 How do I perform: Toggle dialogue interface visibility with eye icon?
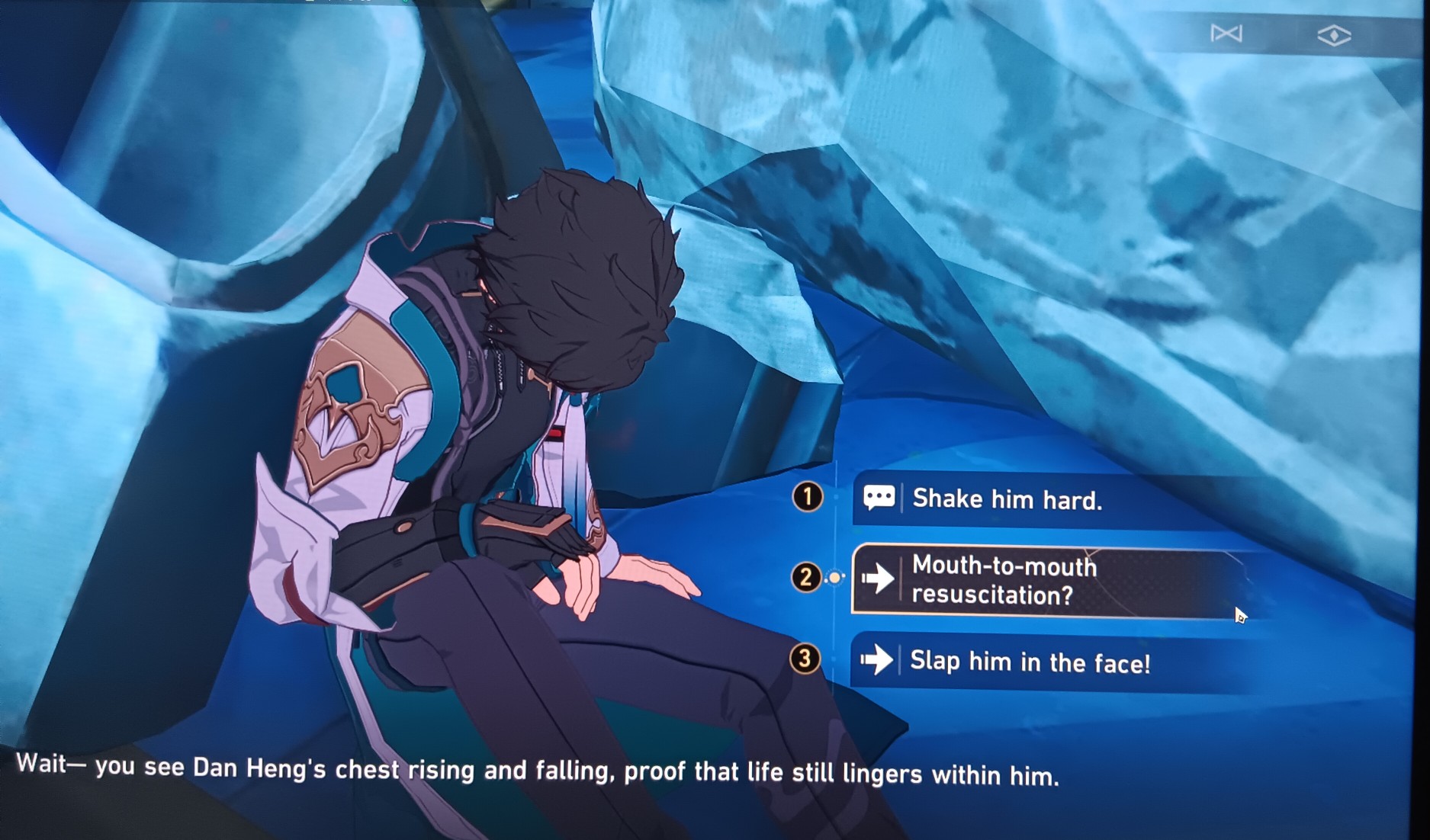(1336, 34)
